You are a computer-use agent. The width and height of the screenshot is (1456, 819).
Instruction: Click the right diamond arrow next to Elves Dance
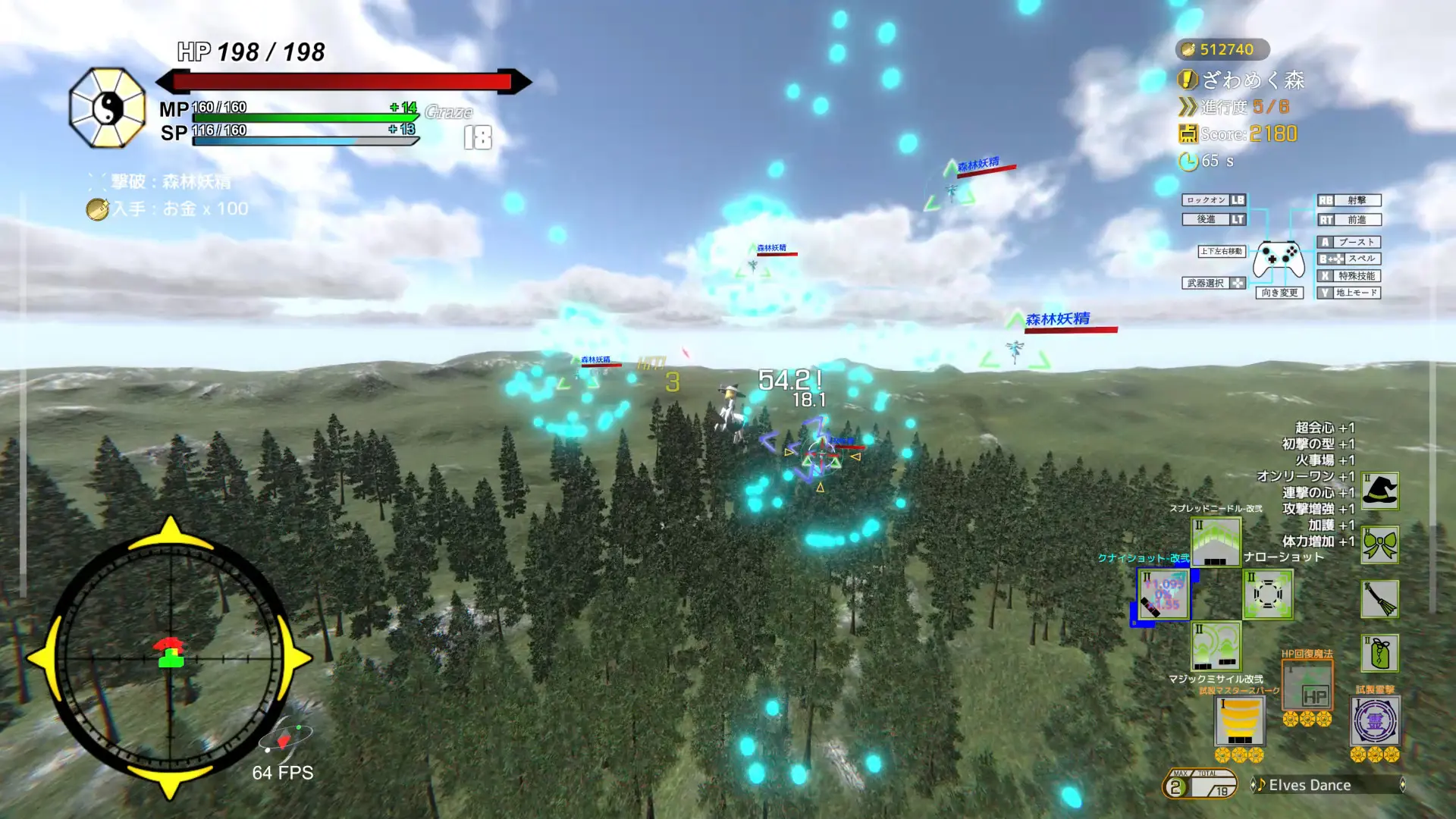(x=1403, y=784)
